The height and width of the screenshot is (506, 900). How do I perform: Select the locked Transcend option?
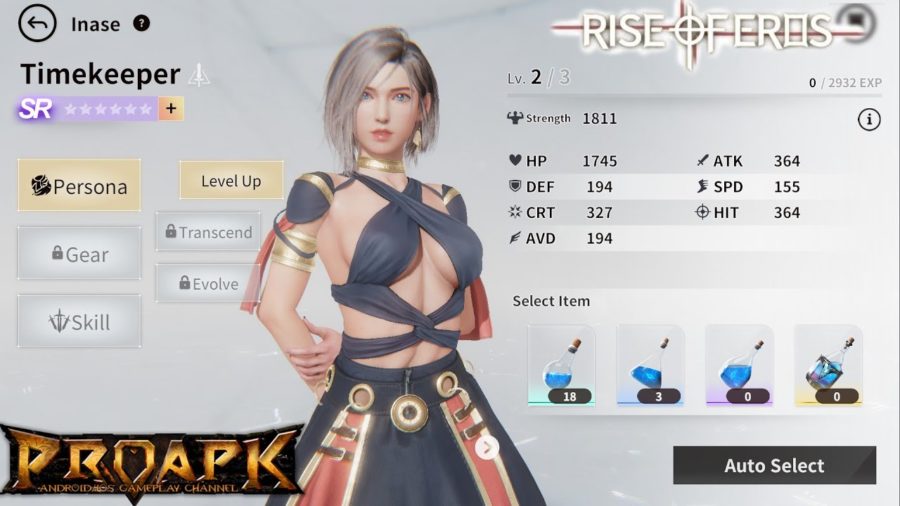tap(208, 232)
